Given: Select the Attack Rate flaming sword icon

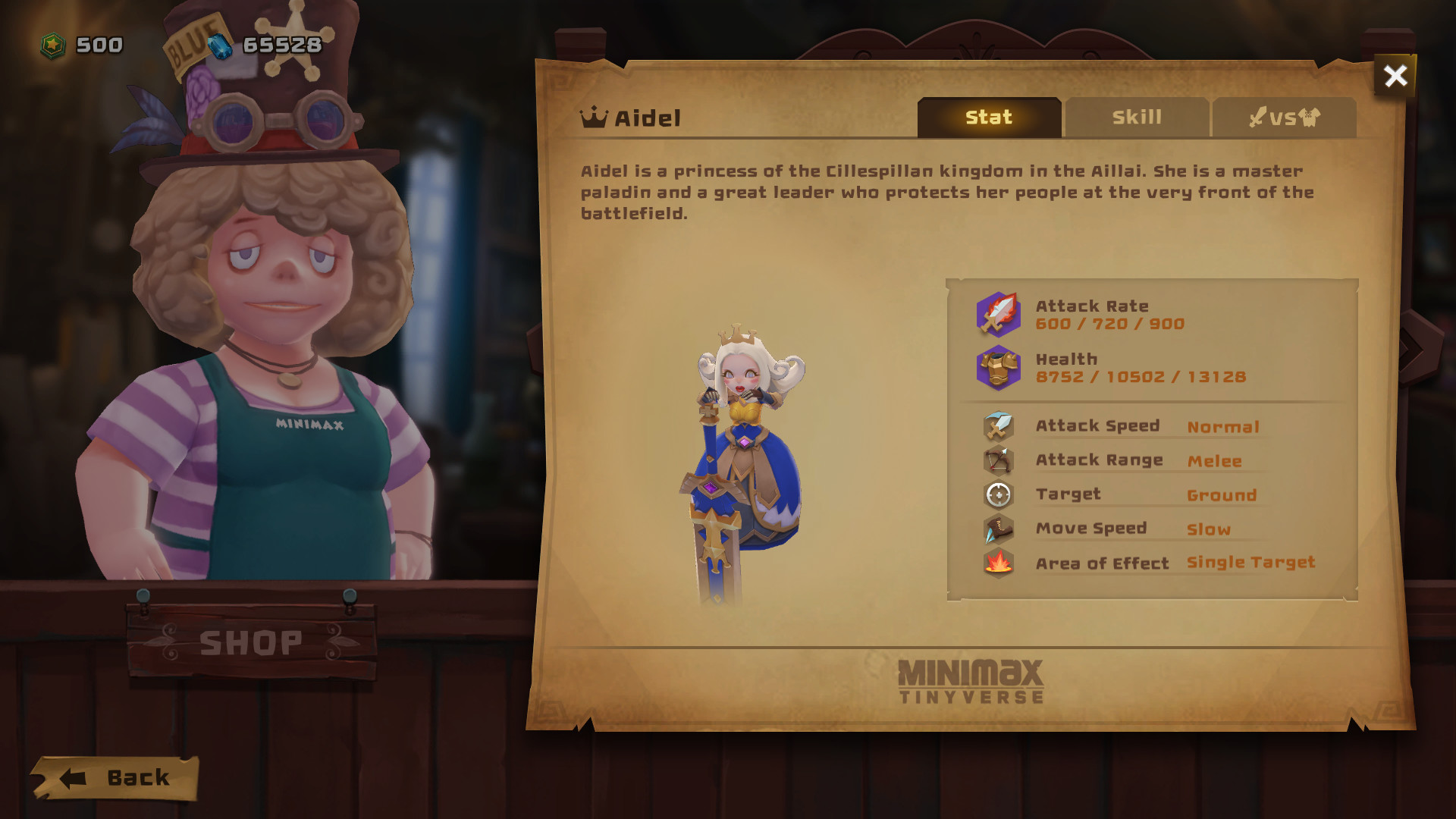Looking at the screenshot, I should (997, 314).
